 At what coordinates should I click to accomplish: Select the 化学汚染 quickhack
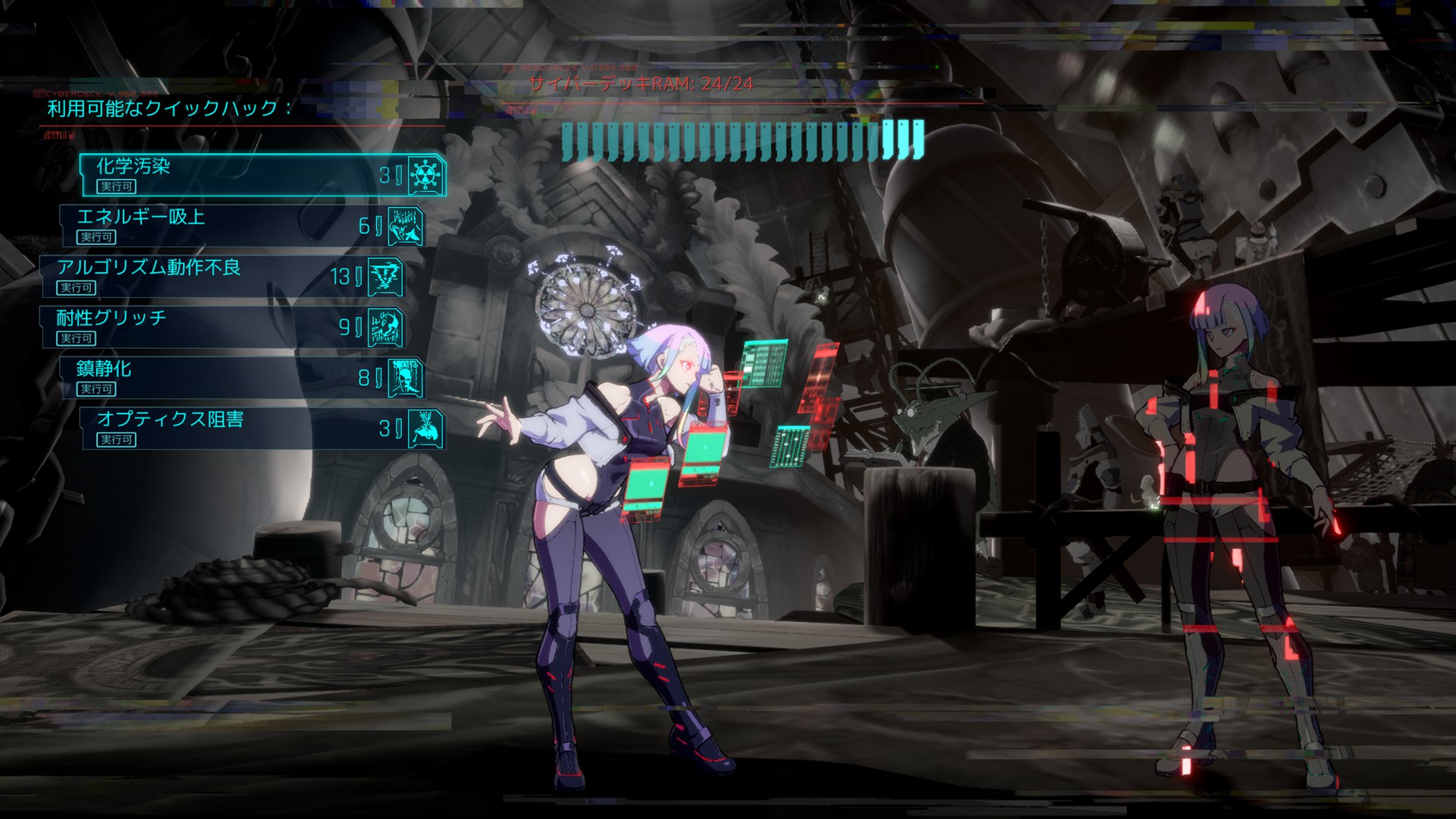262,175
